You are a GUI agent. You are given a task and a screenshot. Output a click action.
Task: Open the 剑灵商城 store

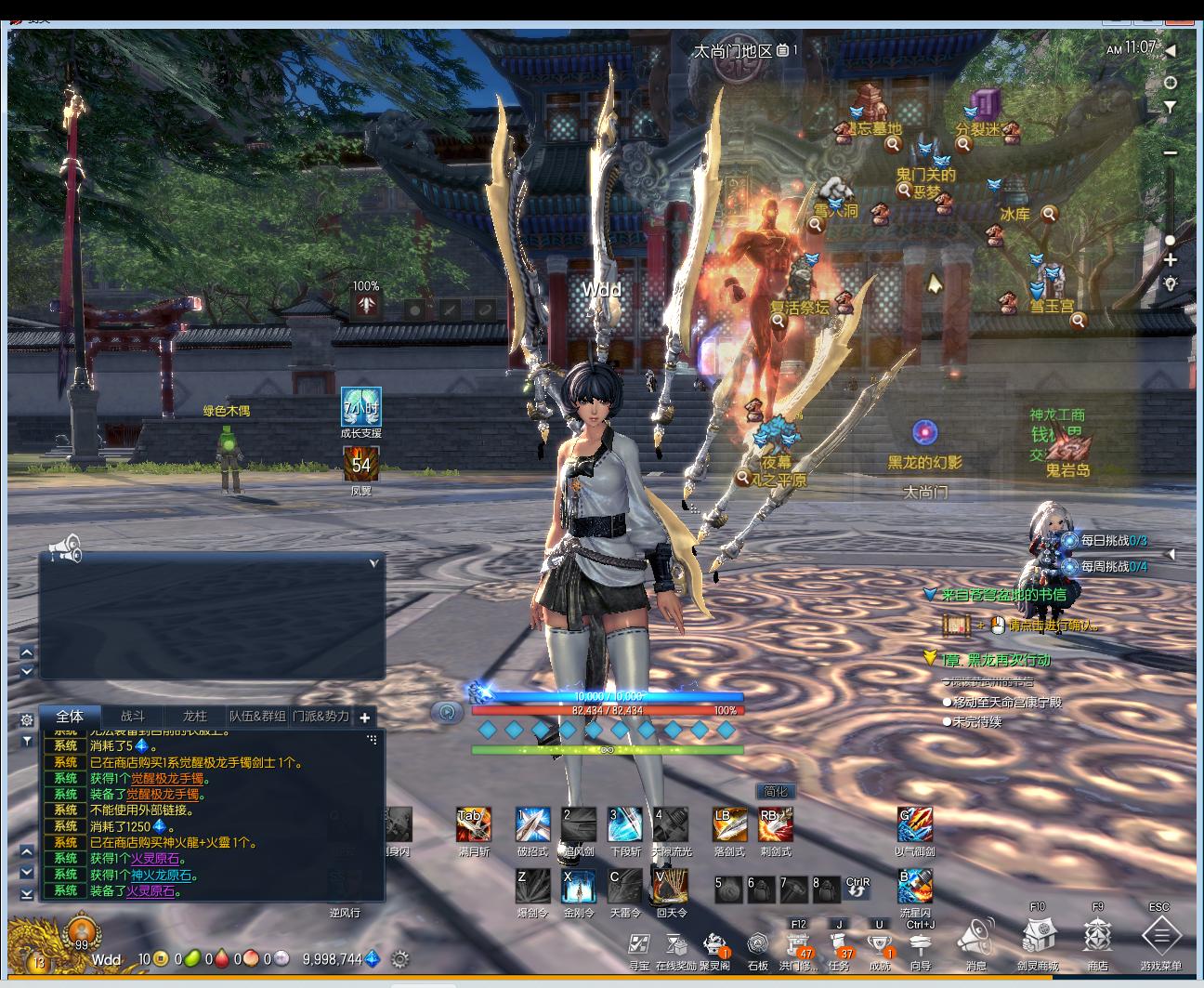click(x=1037, y=936)
